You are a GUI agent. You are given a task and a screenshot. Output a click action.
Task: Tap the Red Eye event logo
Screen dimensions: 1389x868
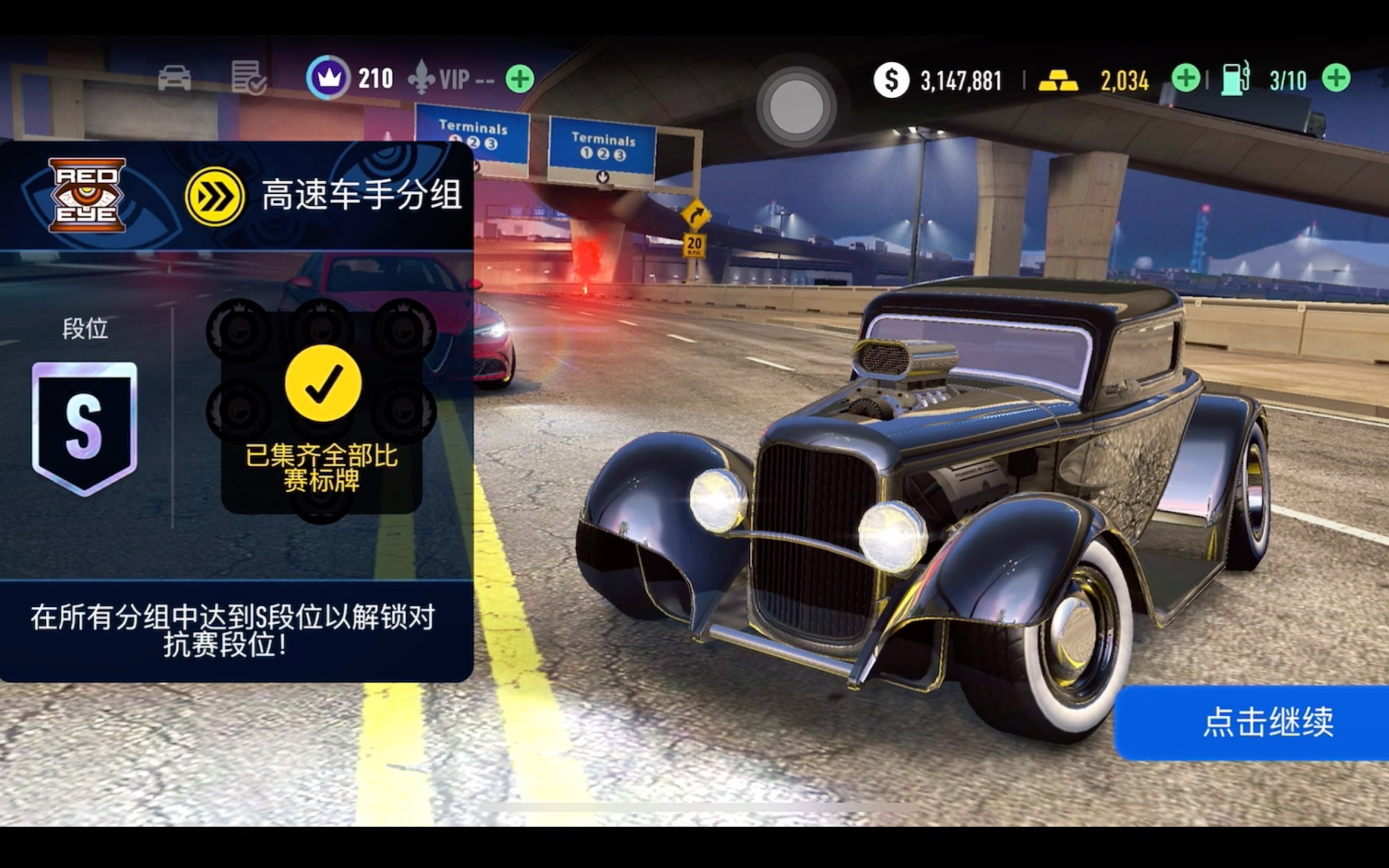click(87, 195)
